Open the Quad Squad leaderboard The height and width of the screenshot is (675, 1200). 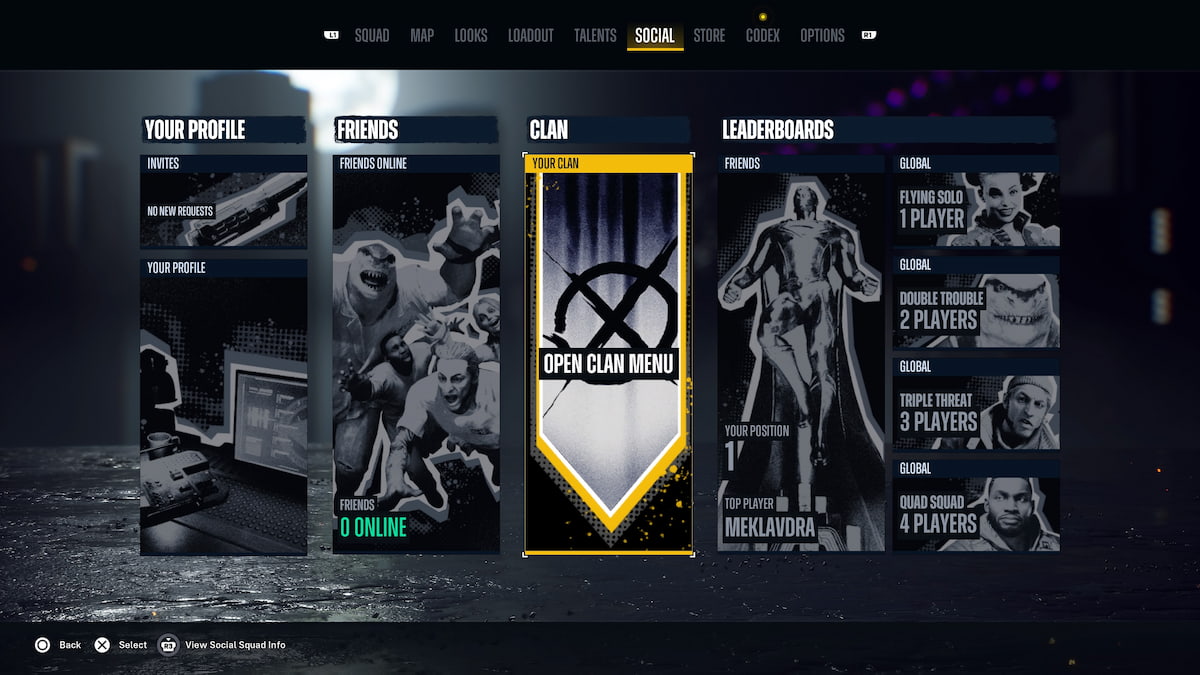click(976, 506)
